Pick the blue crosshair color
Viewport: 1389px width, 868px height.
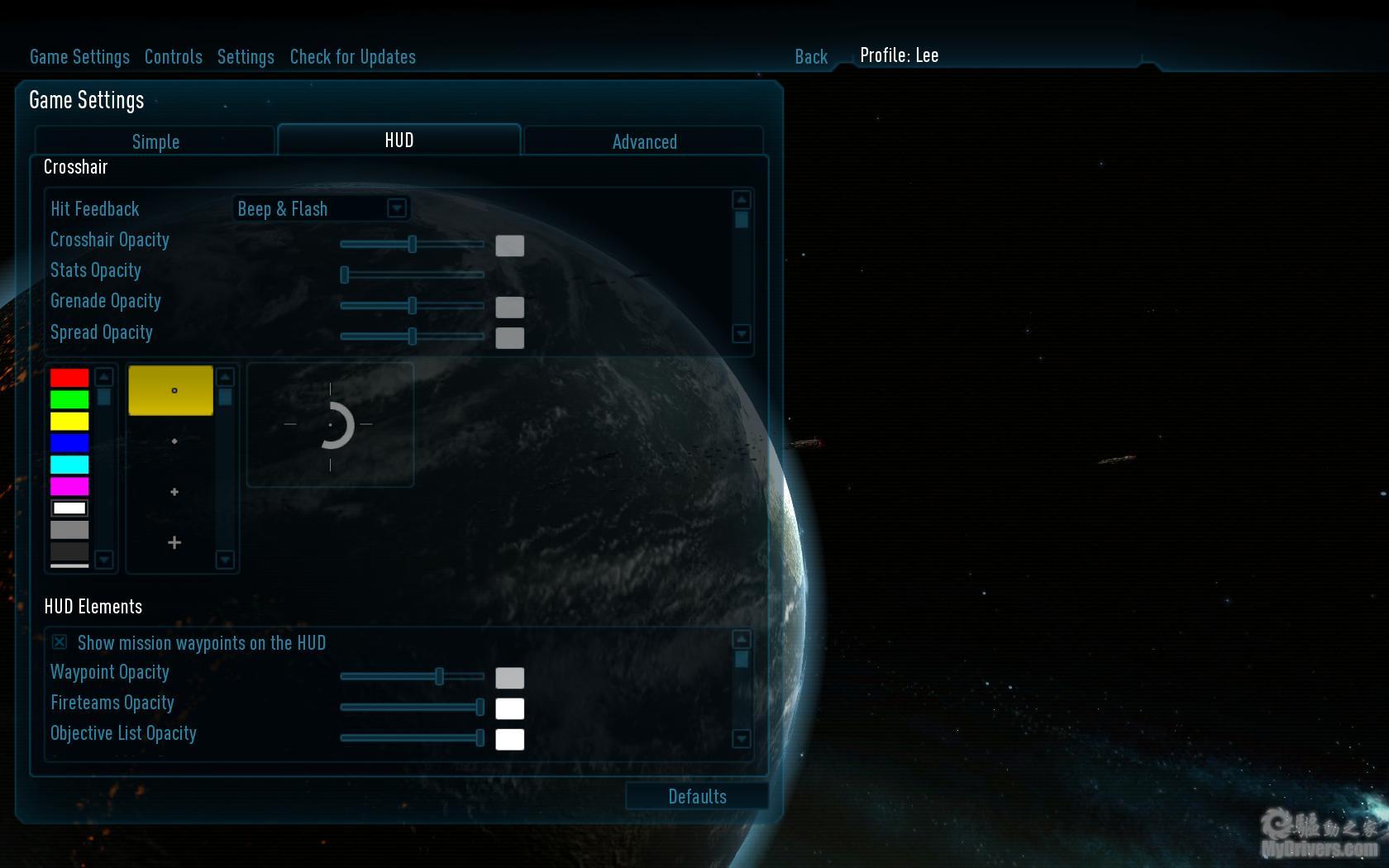69,443
